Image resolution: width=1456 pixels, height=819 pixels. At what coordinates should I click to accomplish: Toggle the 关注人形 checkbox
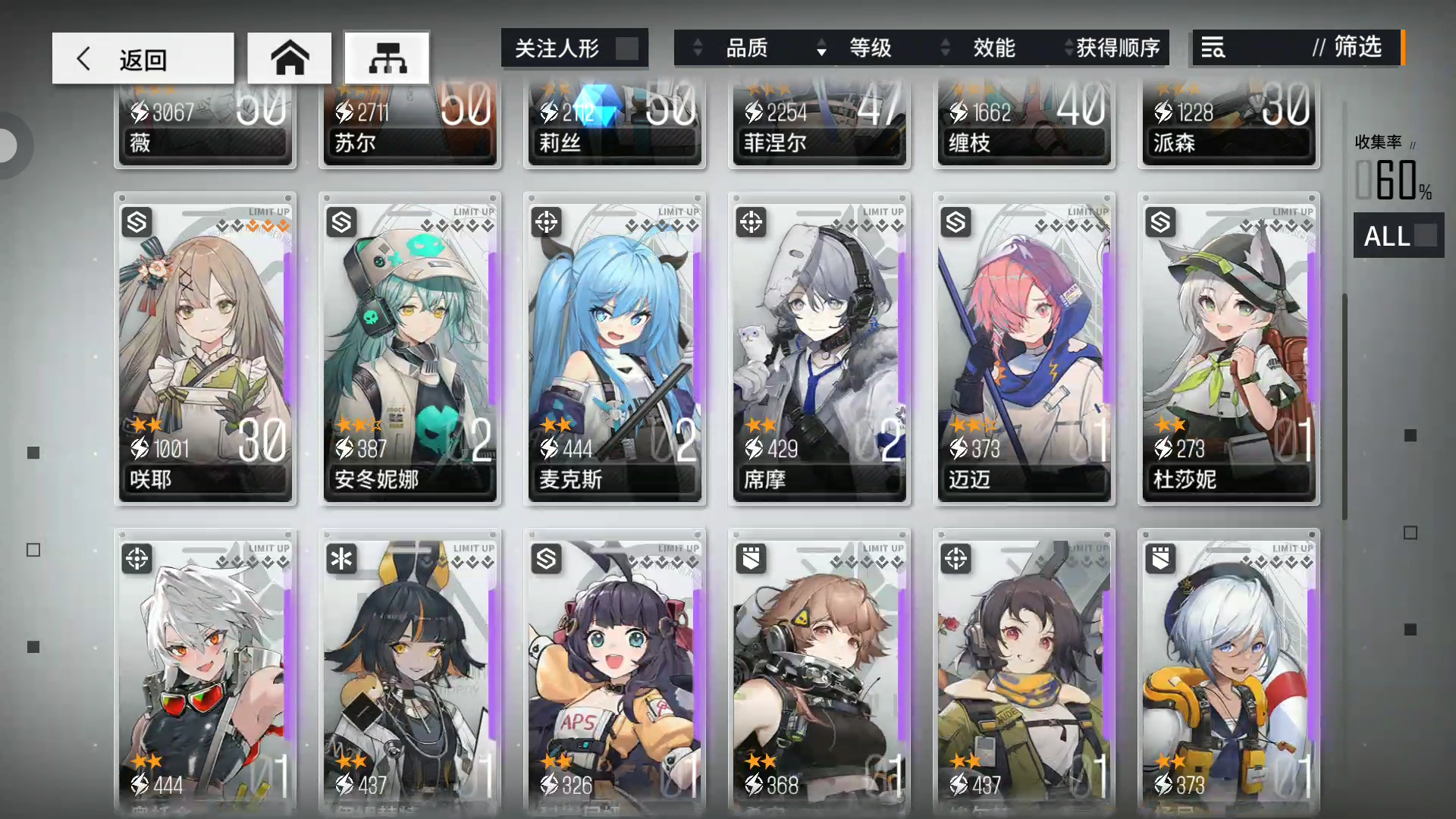(628, 48)
